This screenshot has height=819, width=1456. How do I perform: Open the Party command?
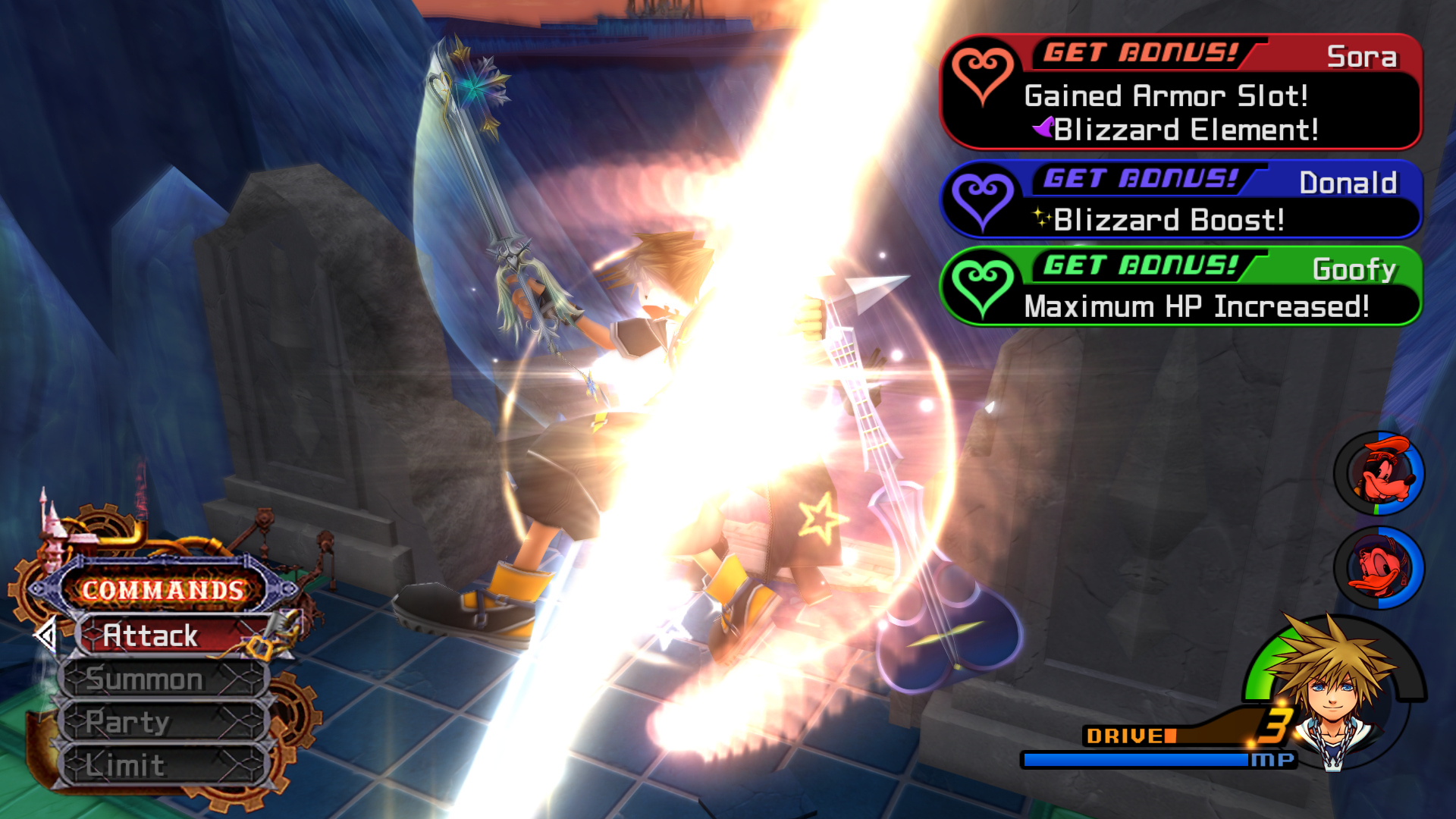[x=164, y=722]
